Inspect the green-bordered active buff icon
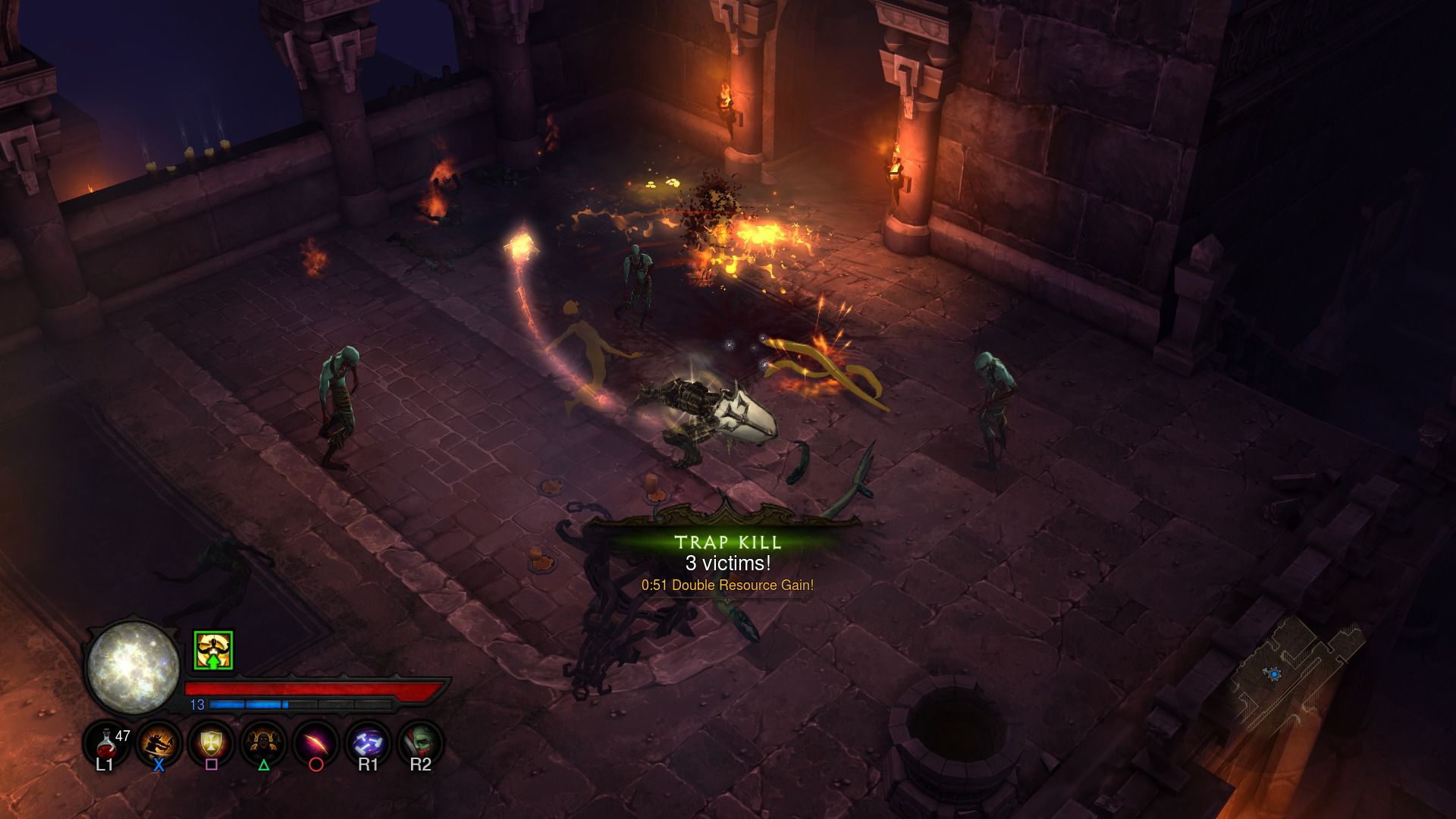 coord(213,651)
